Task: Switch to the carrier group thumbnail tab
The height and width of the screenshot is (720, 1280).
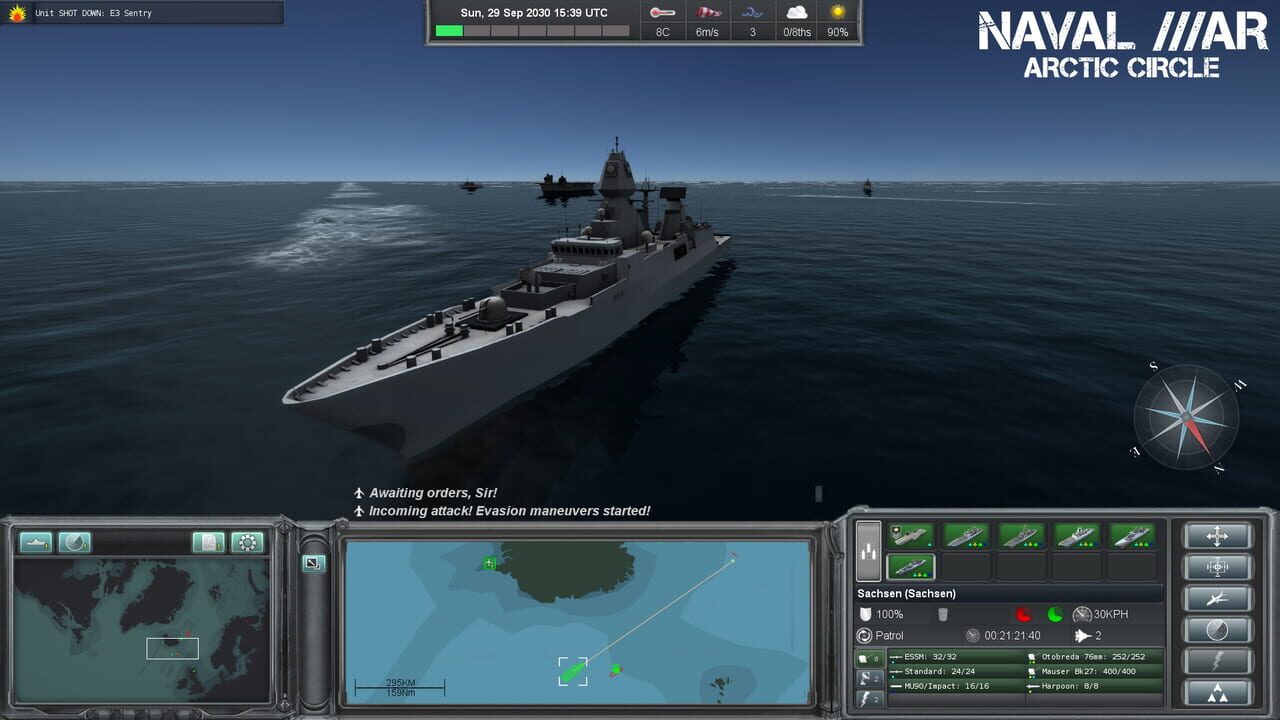Action: (910, 535)
